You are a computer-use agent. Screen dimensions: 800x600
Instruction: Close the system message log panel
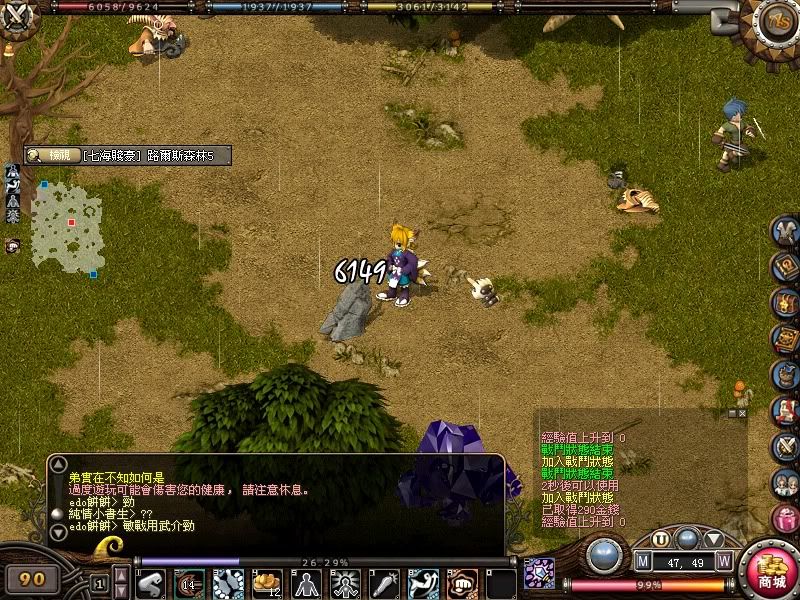tap(743, 412)
